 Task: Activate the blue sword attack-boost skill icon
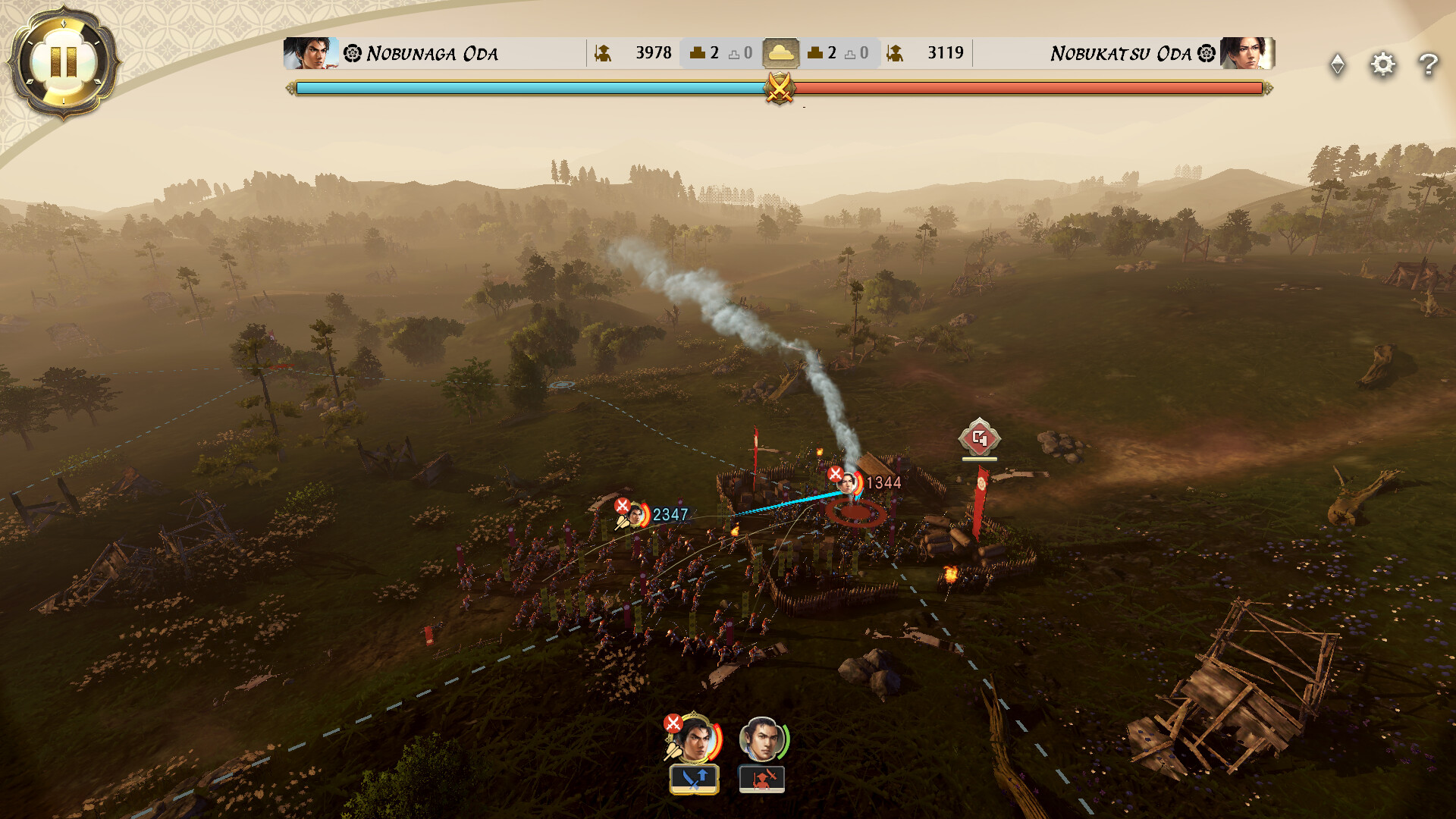click(694, 777)
